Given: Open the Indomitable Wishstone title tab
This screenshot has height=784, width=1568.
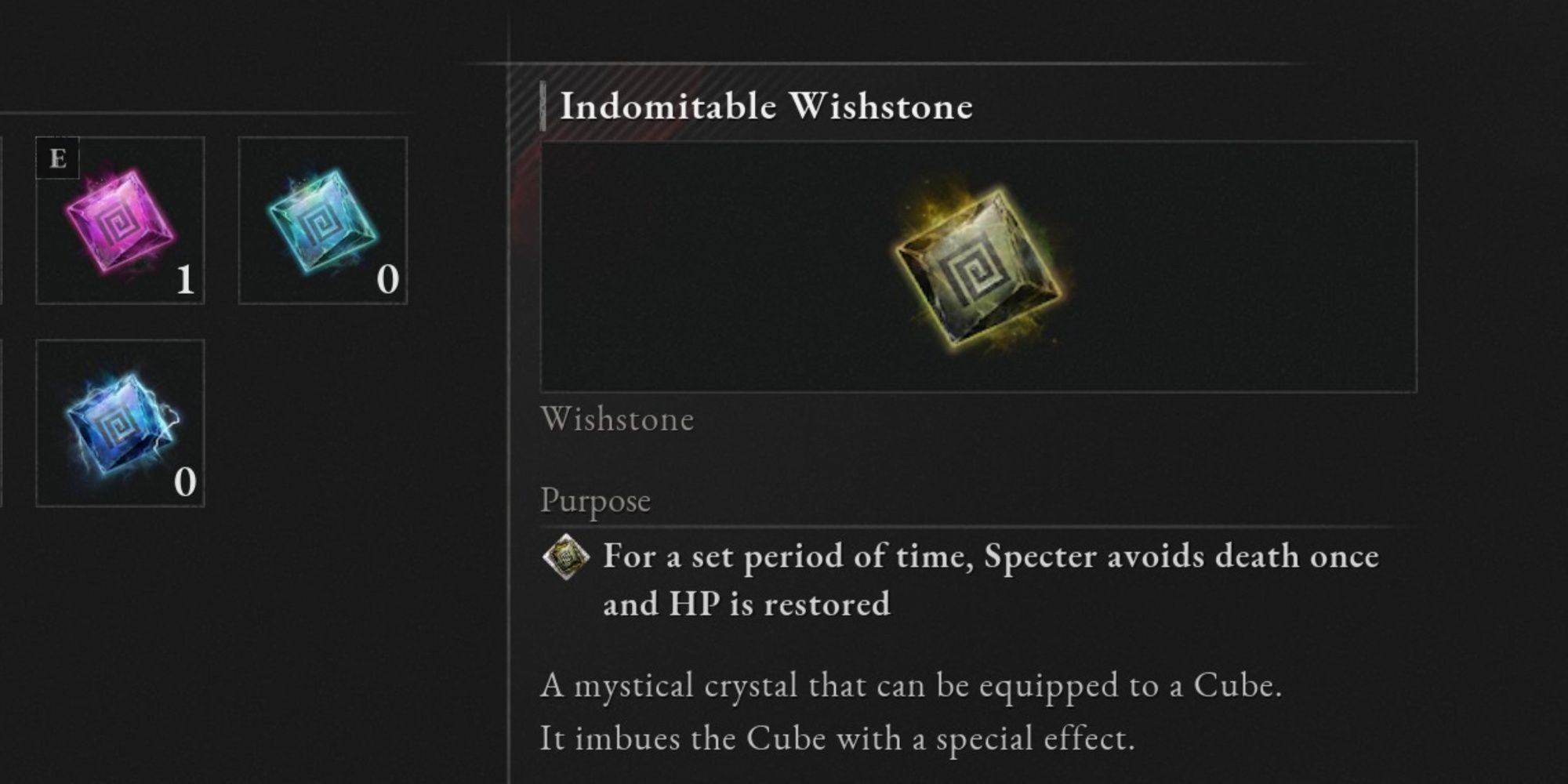Looking at the screenshot, I should [x=766, y=107].
